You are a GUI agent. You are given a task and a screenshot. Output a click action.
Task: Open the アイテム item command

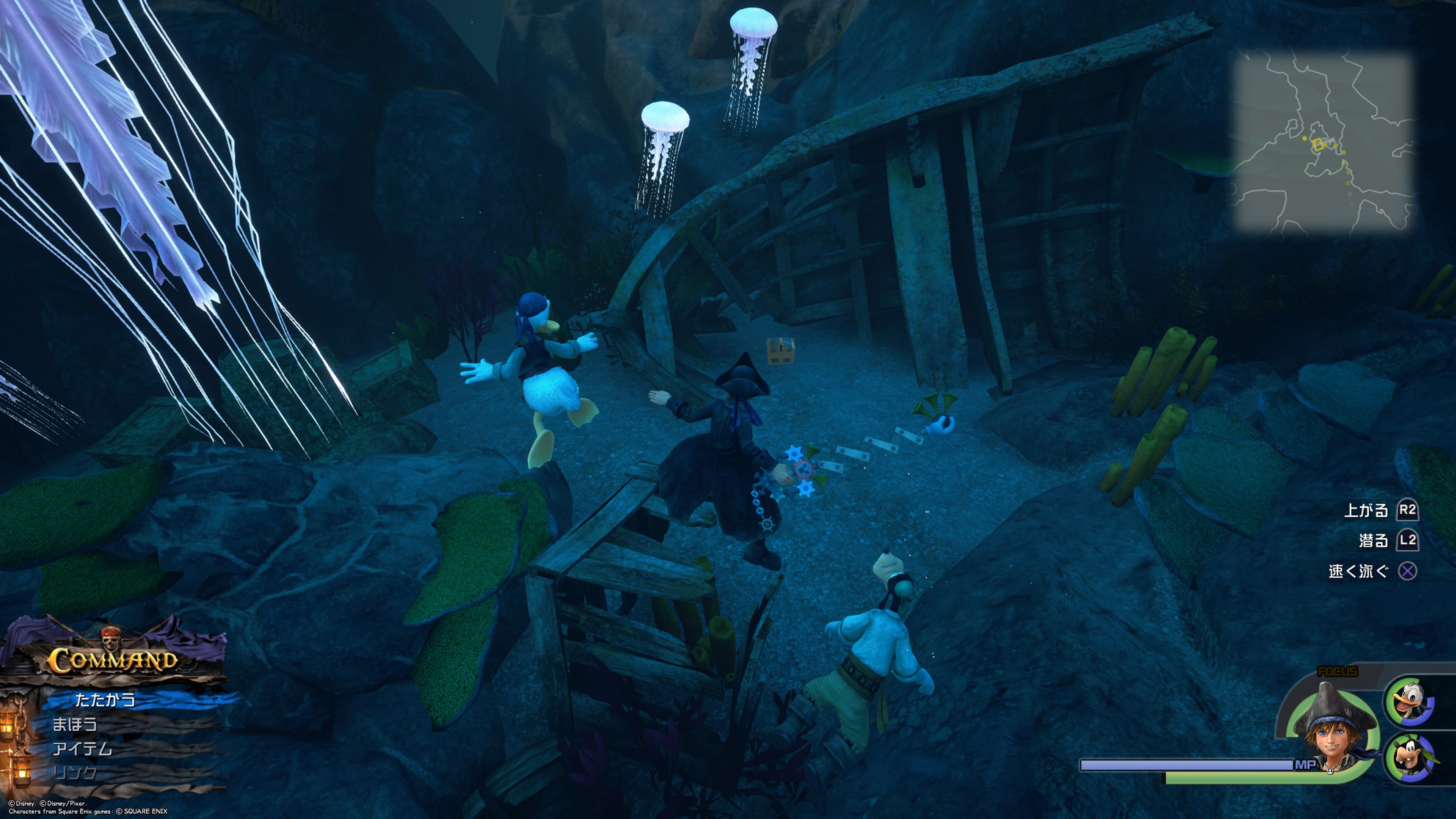(x=83, y=749)
